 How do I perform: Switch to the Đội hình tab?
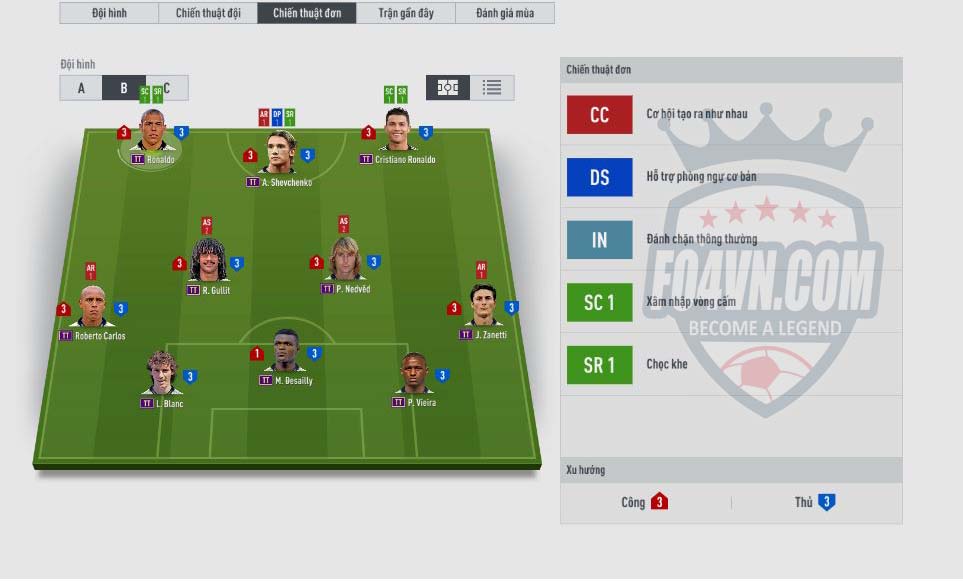(108, 13)
